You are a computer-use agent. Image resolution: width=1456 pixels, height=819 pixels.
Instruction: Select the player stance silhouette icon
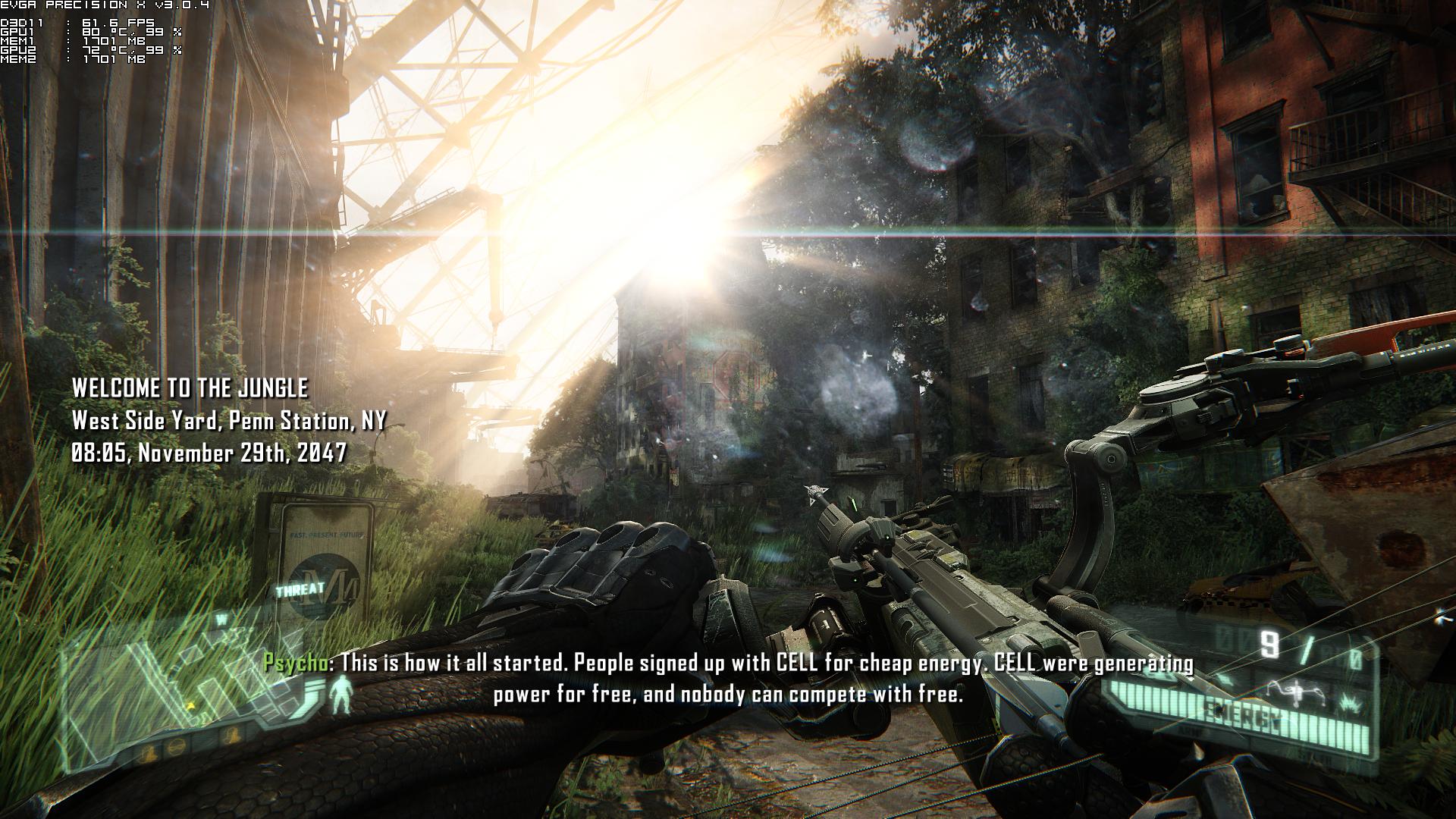[343, 695]
